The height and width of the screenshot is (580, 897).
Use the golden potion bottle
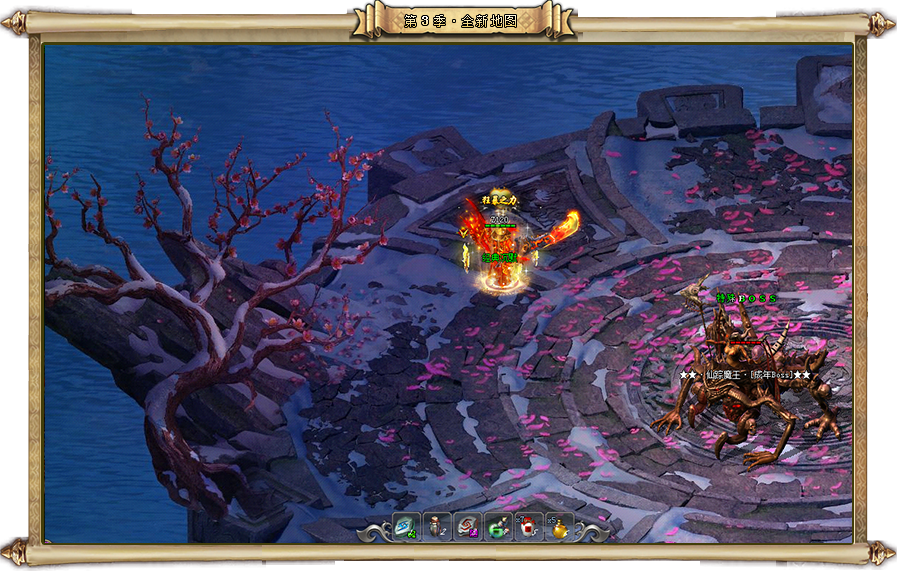558,525
